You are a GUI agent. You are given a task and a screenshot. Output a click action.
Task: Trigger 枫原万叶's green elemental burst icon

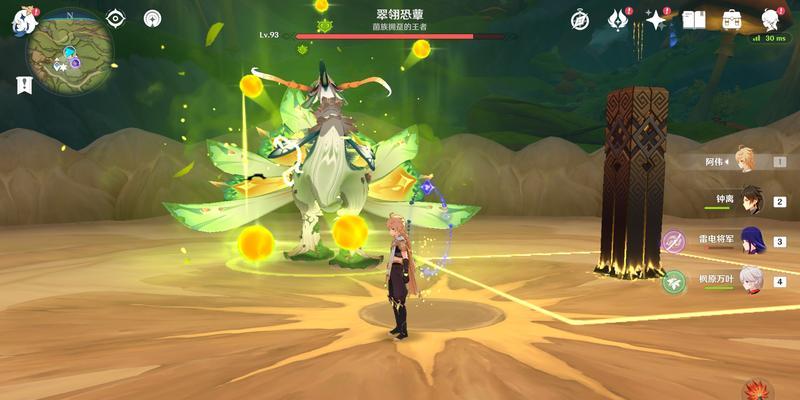674,282
